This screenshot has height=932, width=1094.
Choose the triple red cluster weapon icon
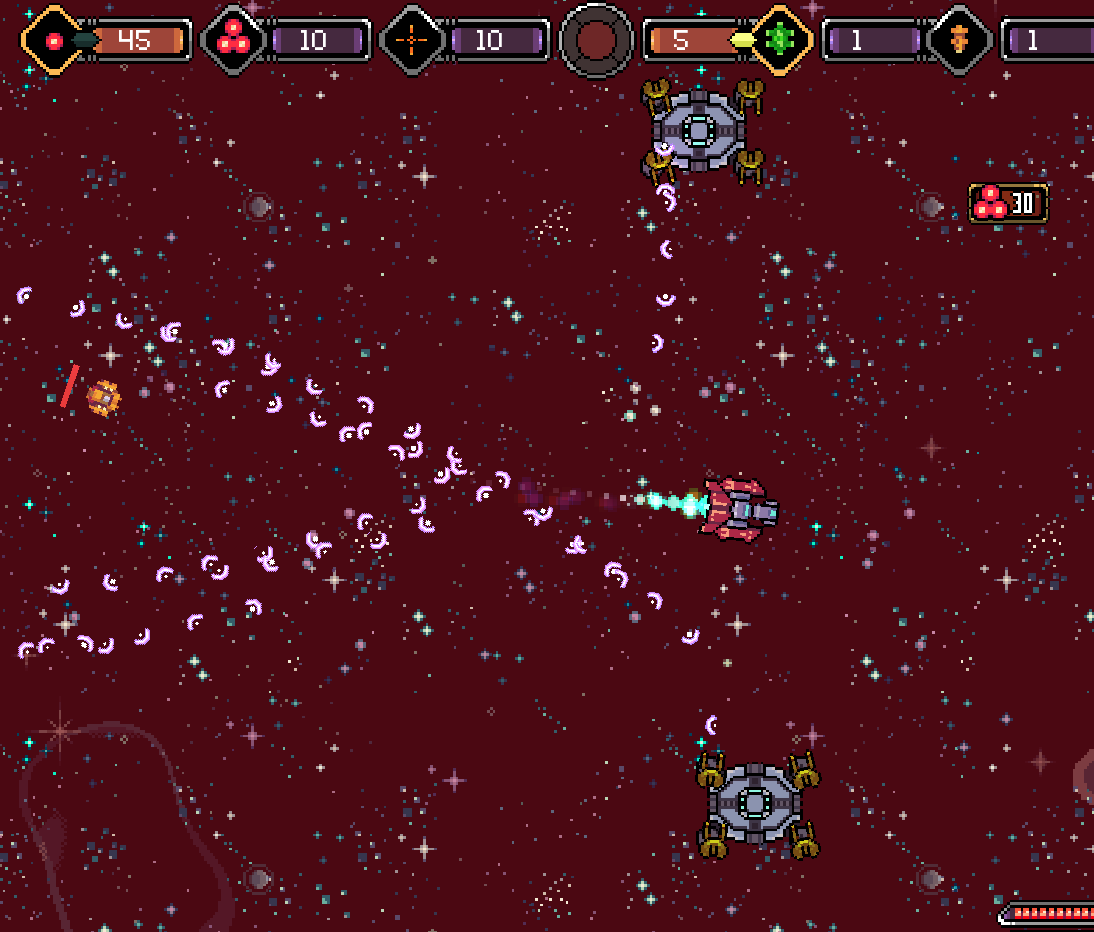(x=234, y=41)
